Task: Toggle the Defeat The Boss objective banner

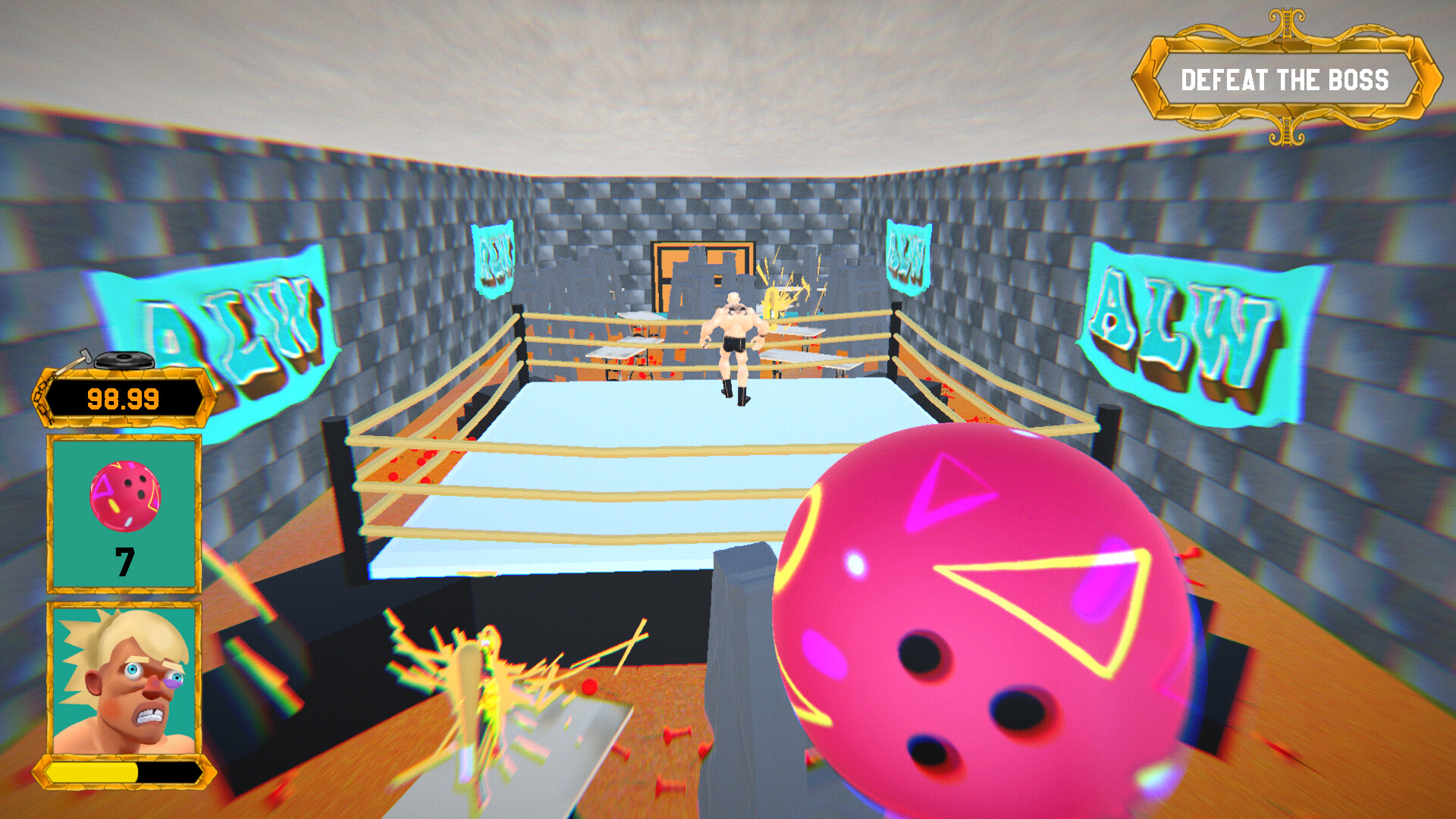Action: [1285, 76]
